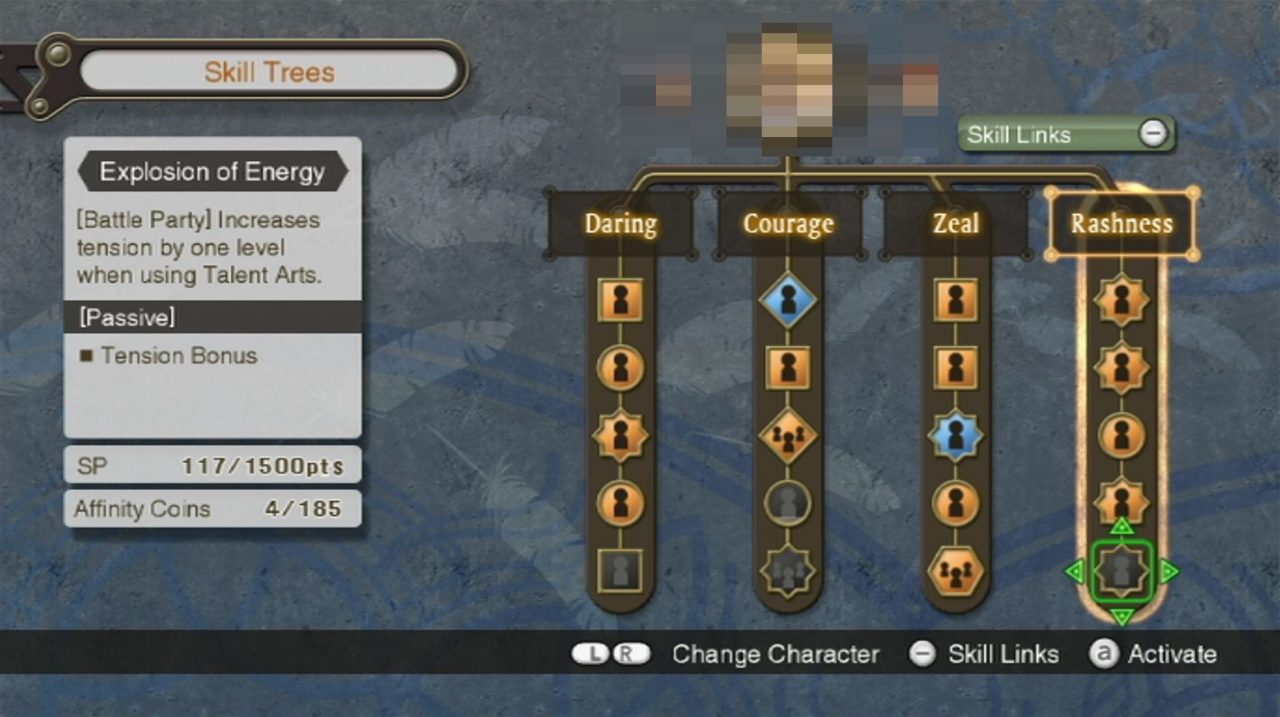
Task: Select the grey star group skill in Courage
Action: [788, 572]
